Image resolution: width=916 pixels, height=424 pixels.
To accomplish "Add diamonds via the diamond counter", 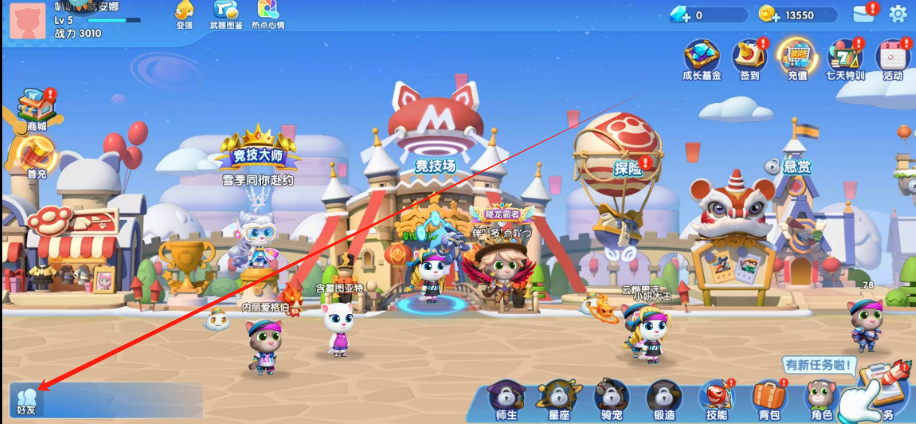I will tap(708, 15).
